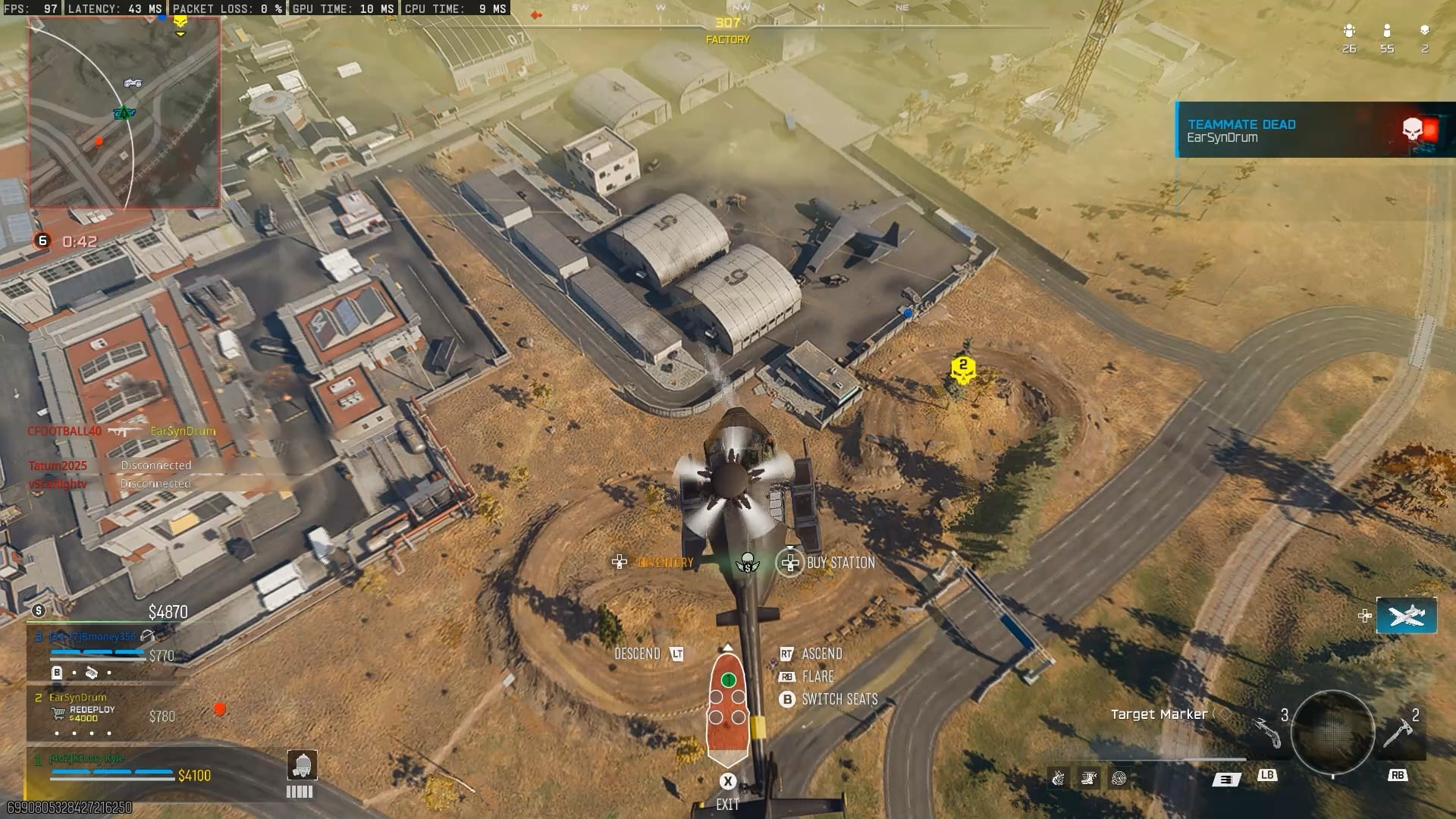Select the Buy Station ping option

790,563
